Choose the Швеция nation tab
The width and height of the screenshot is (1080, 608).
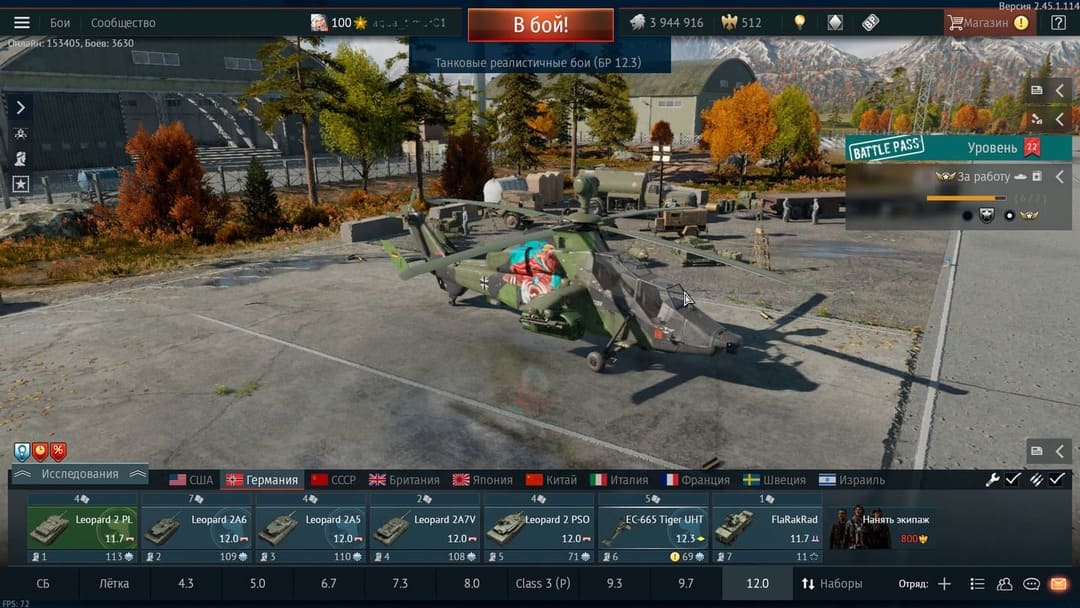tap(774, 480)
